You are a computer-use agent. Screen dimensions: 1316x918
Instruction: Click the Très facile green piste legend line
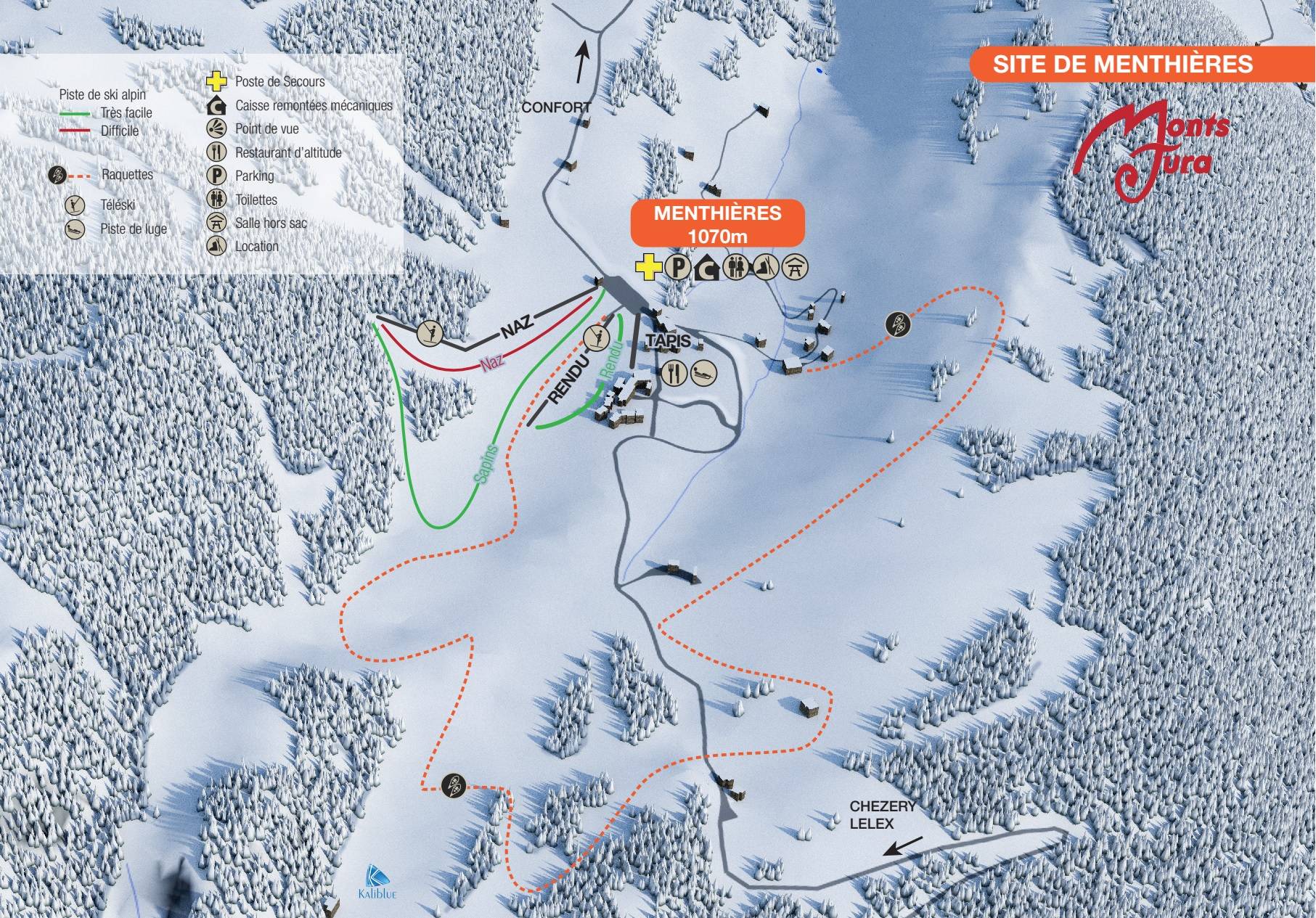[75, 114]
